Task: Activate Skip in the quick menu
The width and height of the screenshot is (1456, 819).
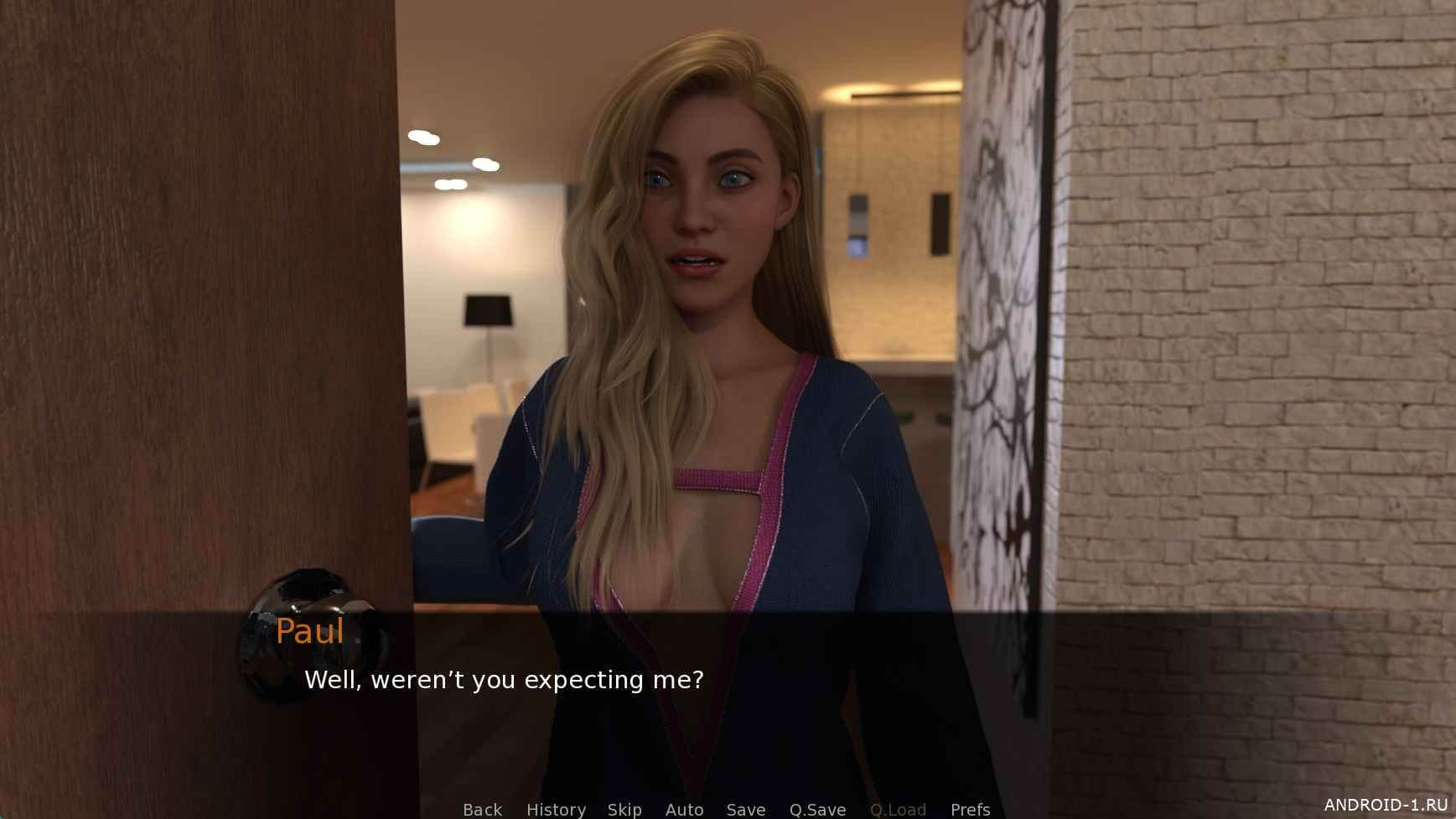Action: tap(624, 809)
